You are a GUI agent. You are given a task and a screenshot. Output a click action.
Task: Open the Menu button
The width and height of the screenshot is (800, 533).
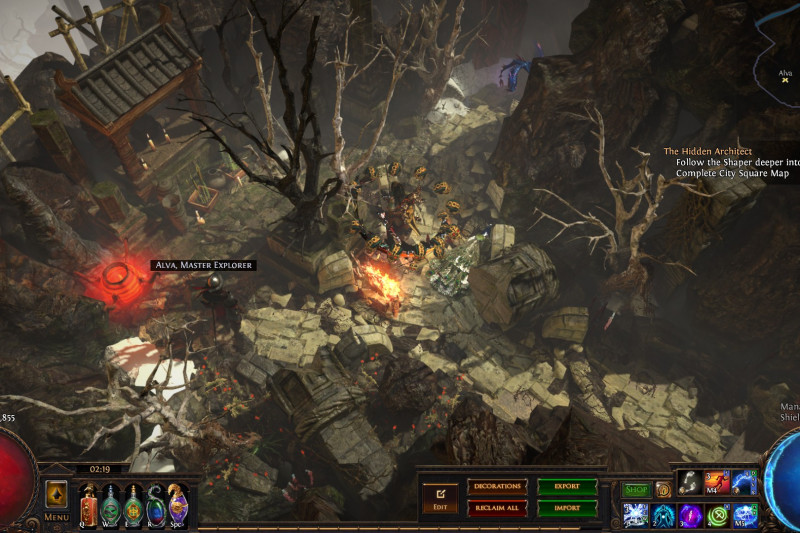(x=56, y=499)
